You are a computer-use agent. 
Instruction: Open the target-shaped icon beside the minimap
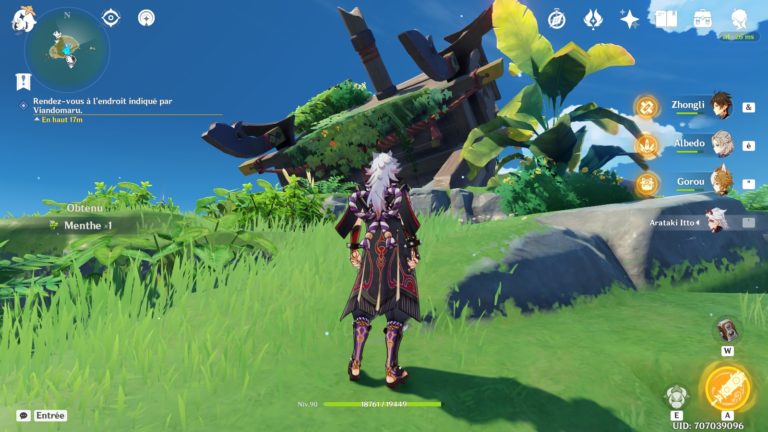tap(111, 18)
